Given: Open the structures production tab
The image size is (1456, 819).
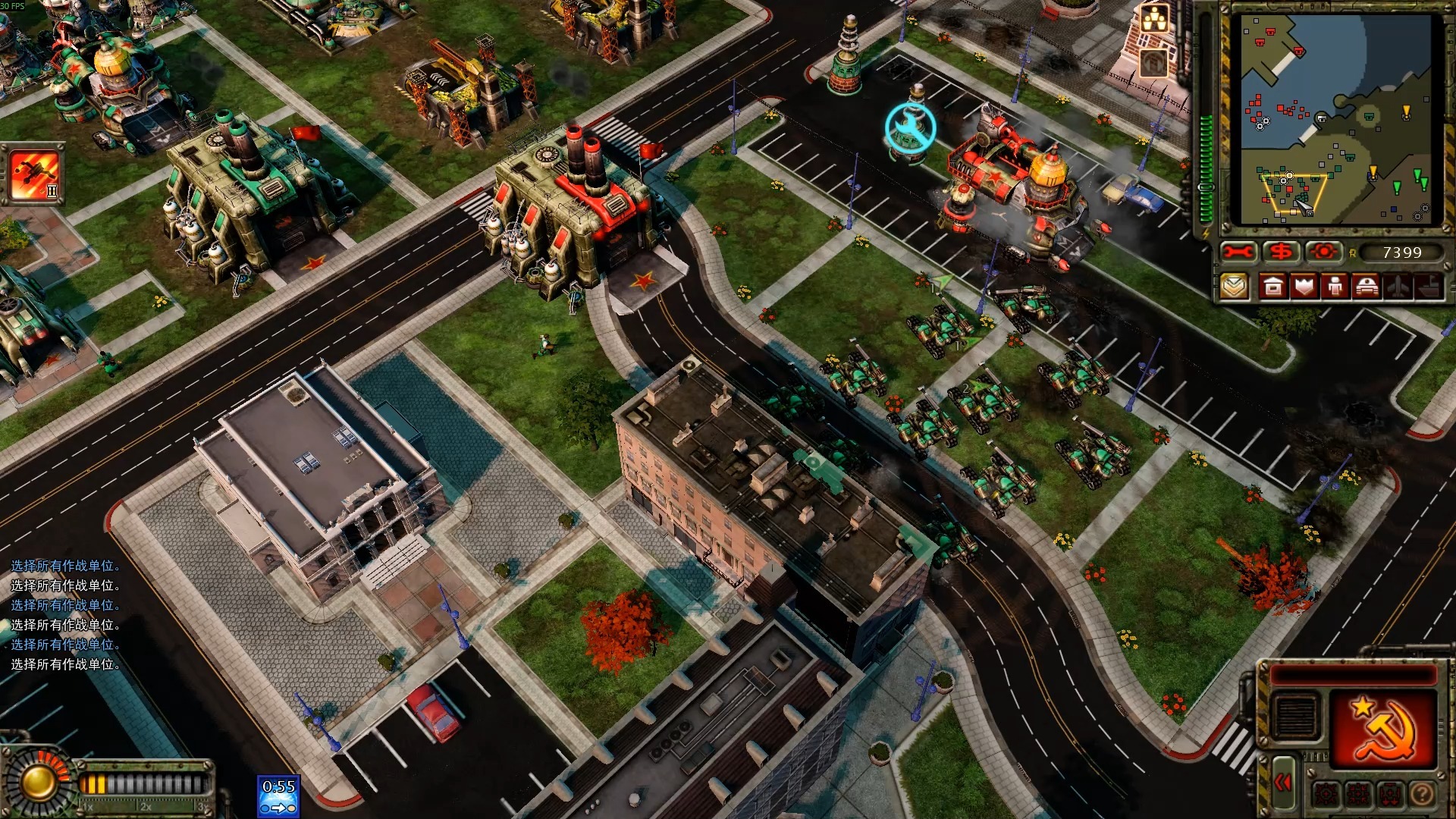Looking at the screenshot, I should [x=1273, y=287].
